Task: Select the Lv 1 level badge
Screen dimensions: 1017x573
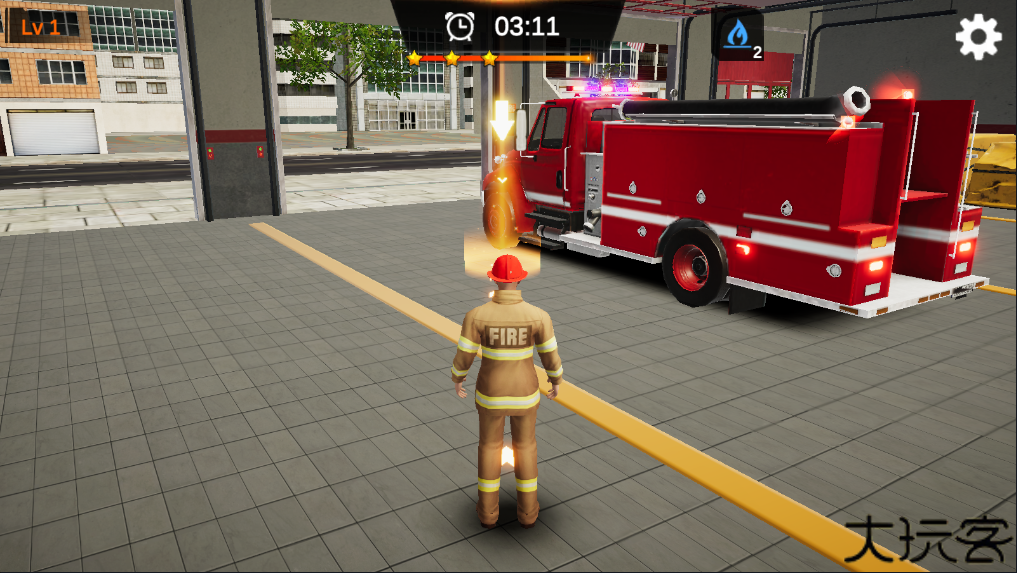Action: coord(41,27)
